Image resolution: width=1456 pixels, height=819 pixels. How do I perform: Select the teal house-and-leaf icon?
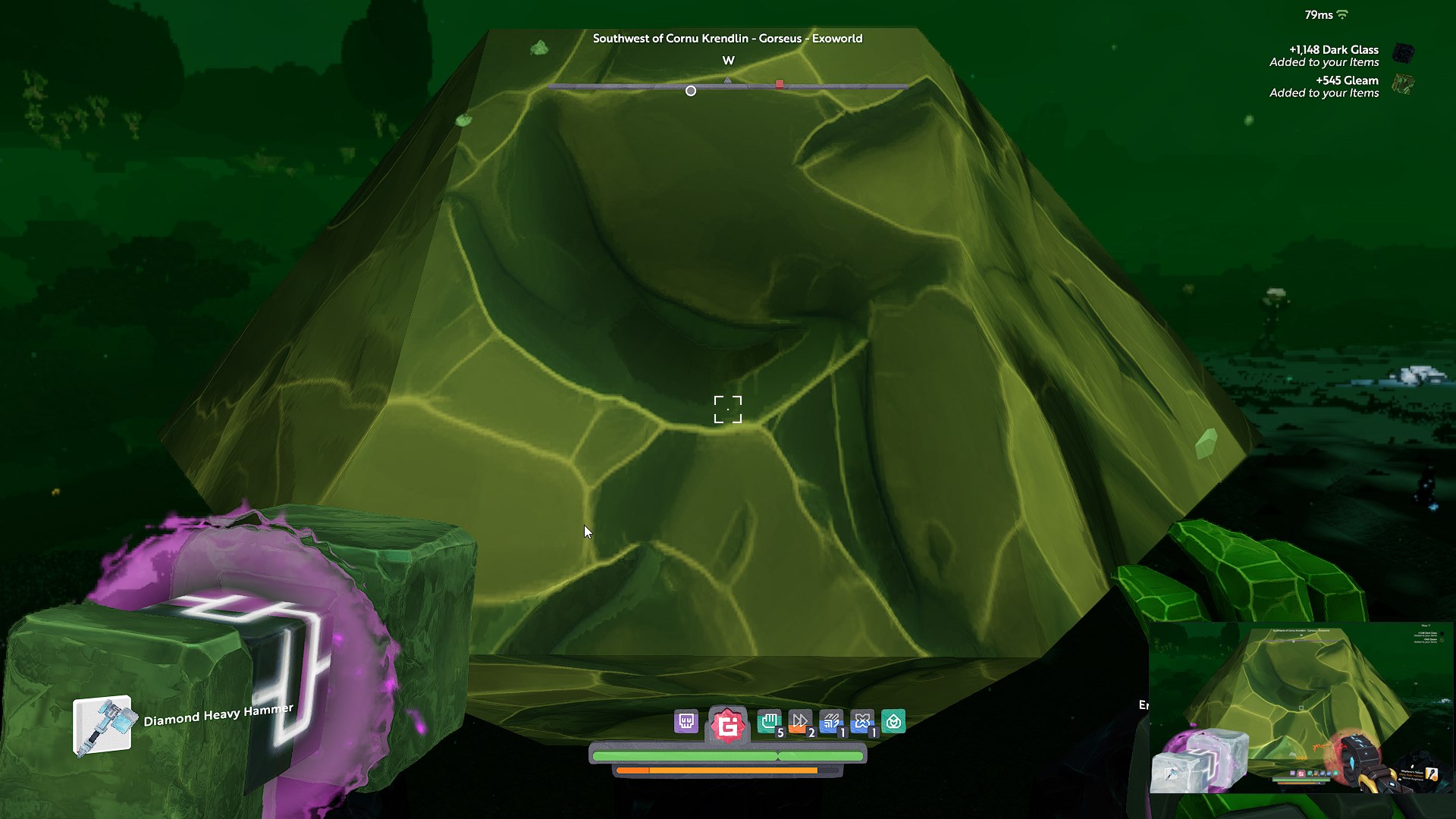pos(893,721)
